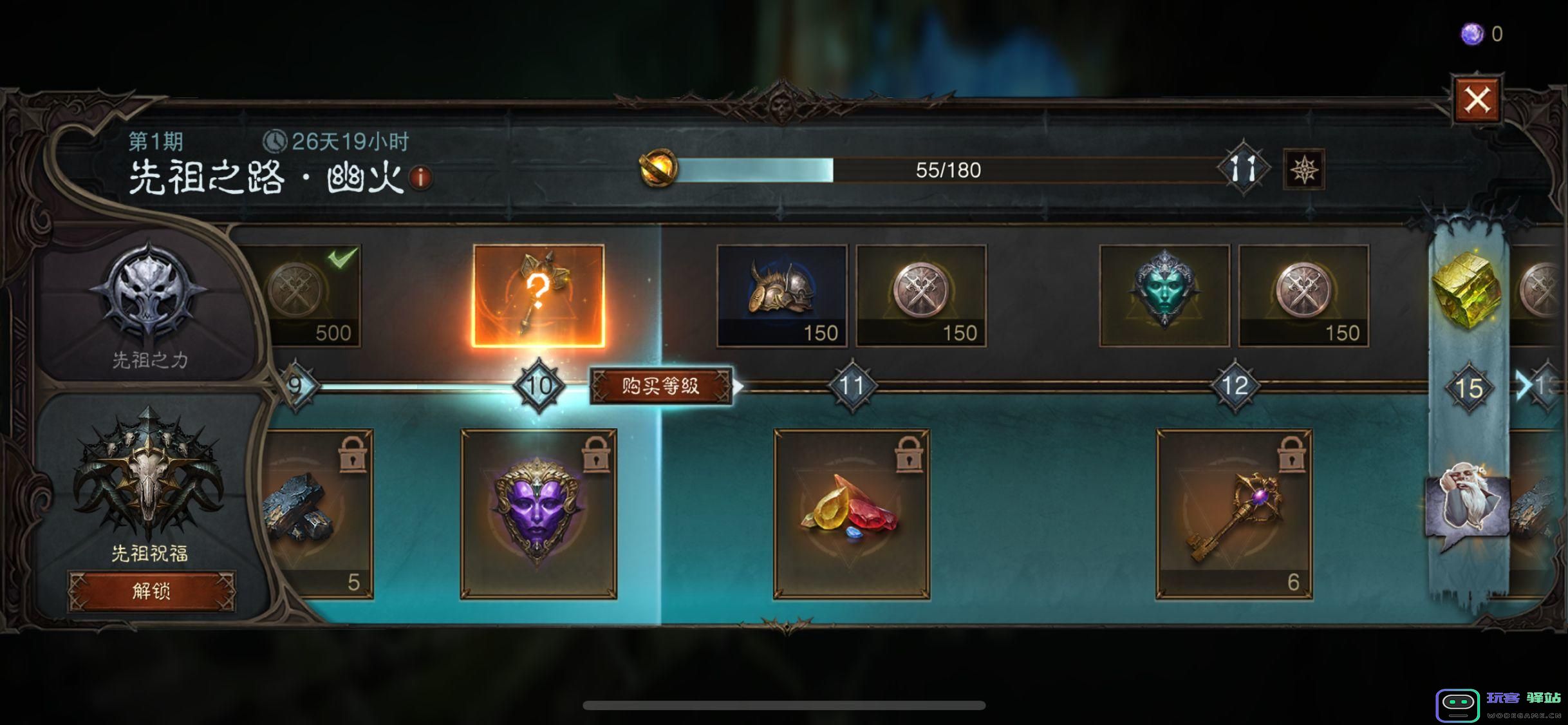Open the star emblem button beside rank 11
1568x725 pixels.
click(1304, 170)
